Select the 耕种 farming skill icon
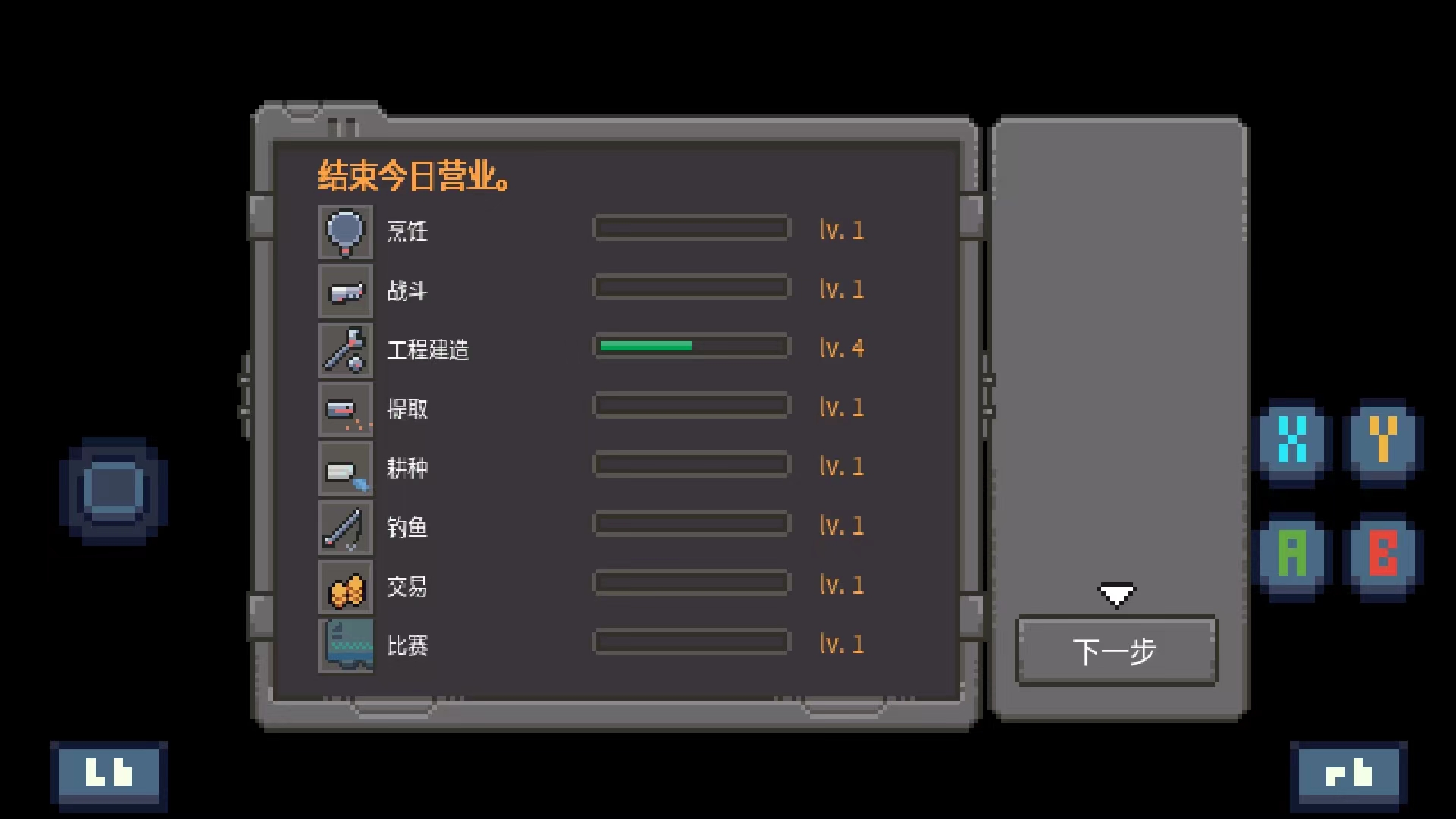The height and width of the screenshot is (819, 1456). tap(346, 468)
